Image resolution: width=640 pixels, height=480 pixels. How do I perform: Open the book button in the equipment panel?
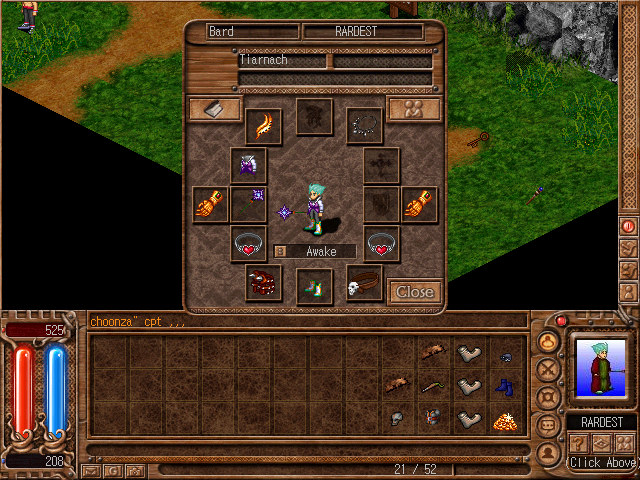[215, 109]
